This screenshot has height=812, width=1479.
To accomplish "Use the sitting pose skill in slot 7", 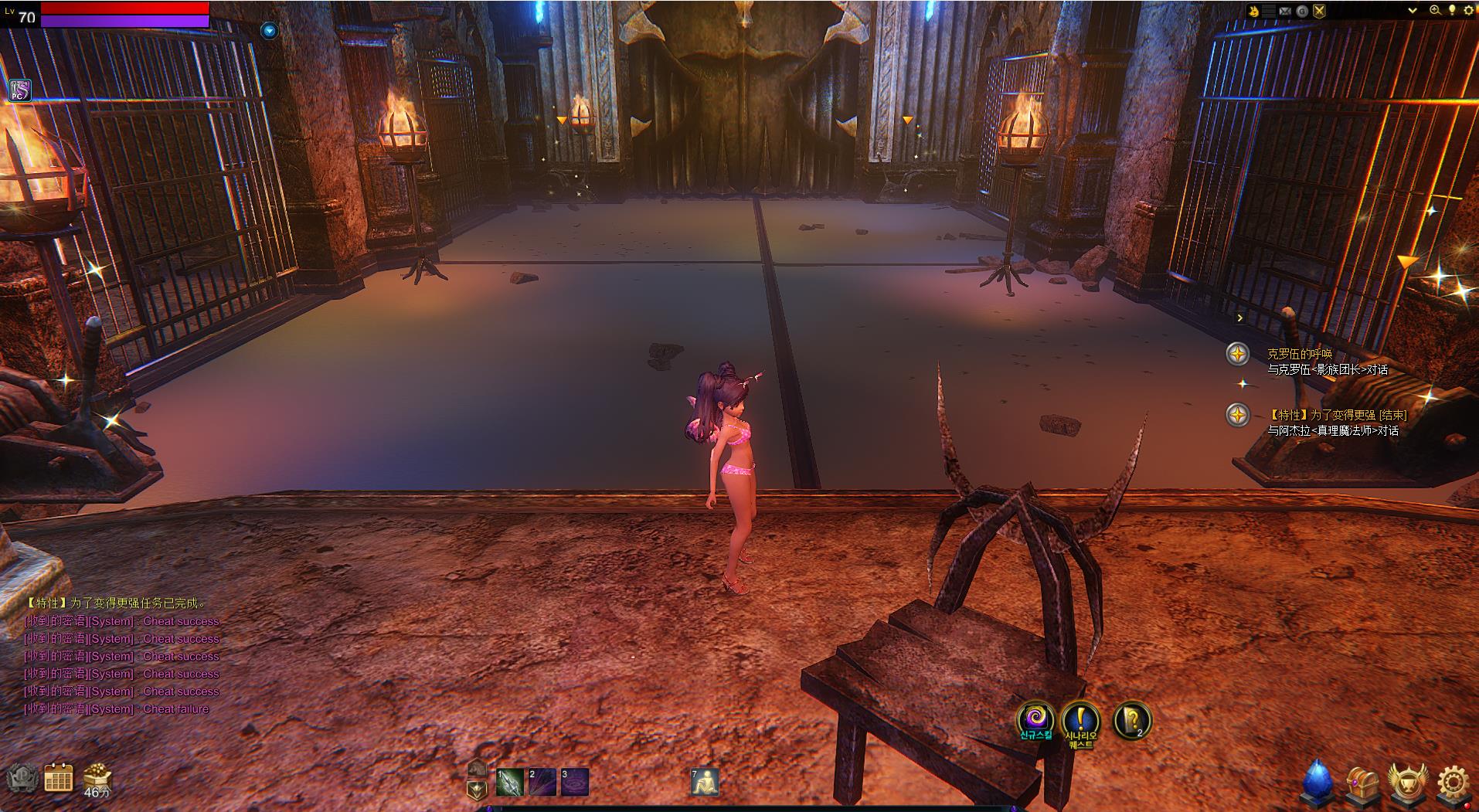I will coord(704,782).
